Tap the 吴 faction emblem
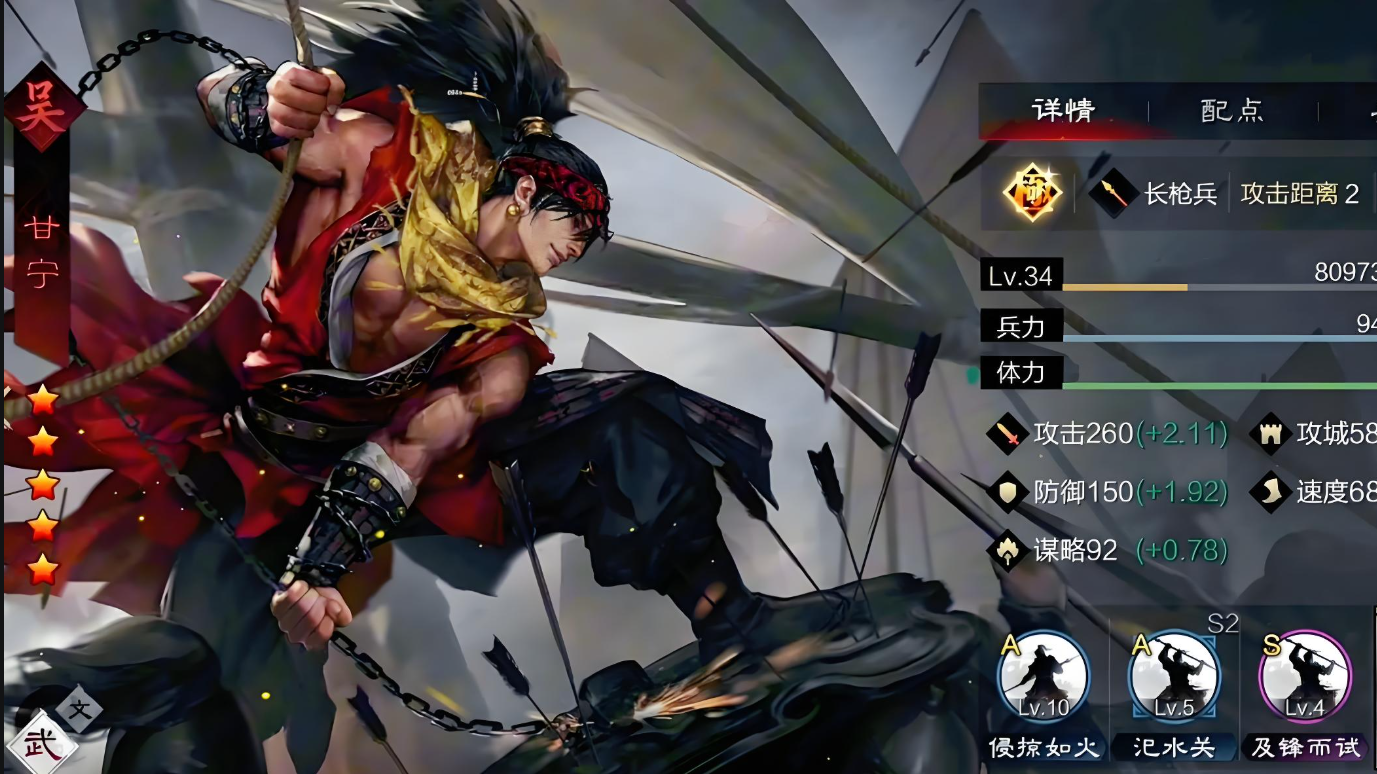 (43, 108)
